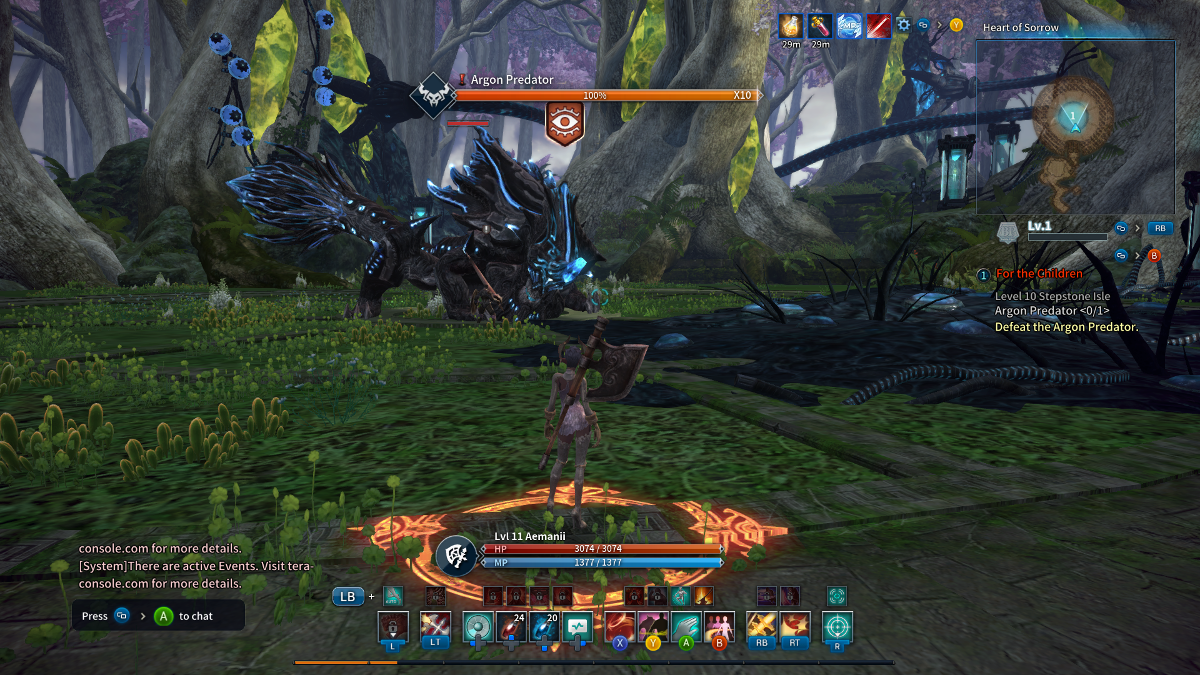Use the red health potion slot
This screenshot has width=1200, height=675.
[x=511, y=627]
